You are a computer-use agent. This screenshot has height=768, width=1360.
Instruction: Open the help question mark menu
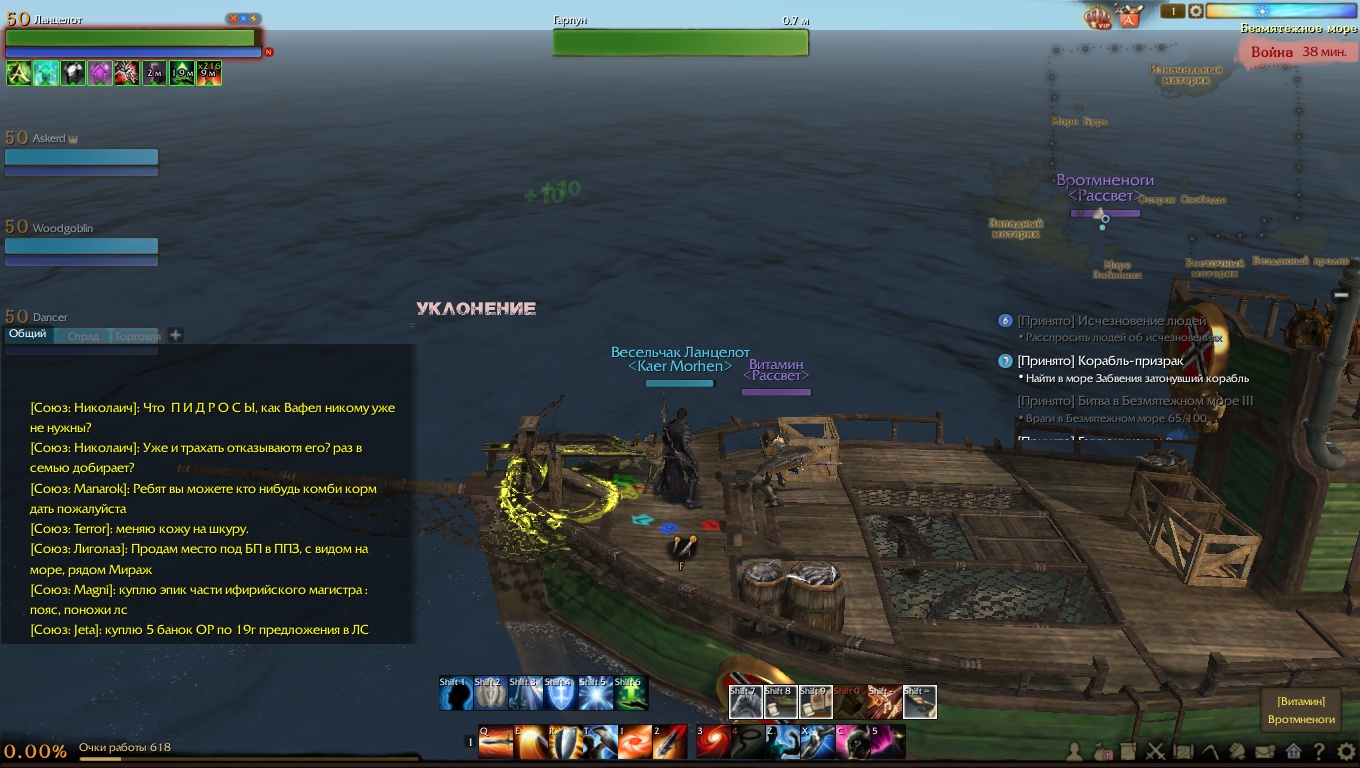(x=1319, y=751)
